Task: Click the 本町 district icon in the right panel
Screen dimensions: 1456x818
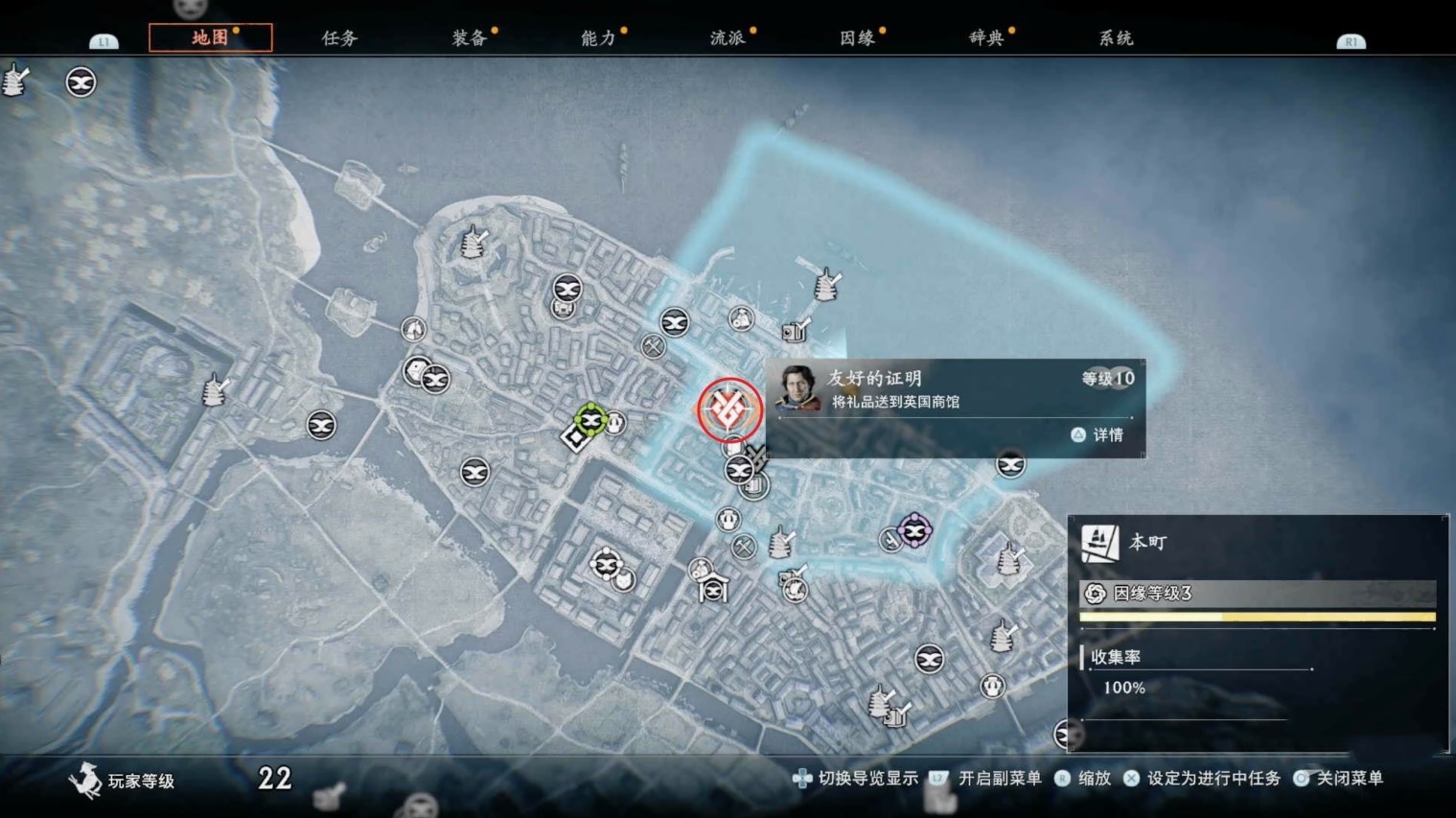Action: pyautogui.click(x=1100, y=541)
